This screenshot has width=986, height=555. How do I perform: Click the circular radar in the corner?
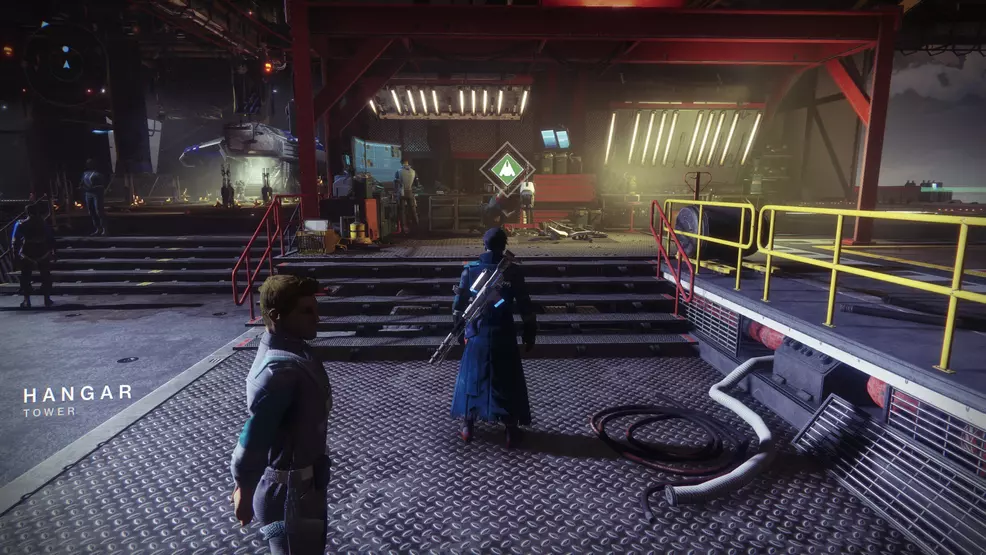66,62
